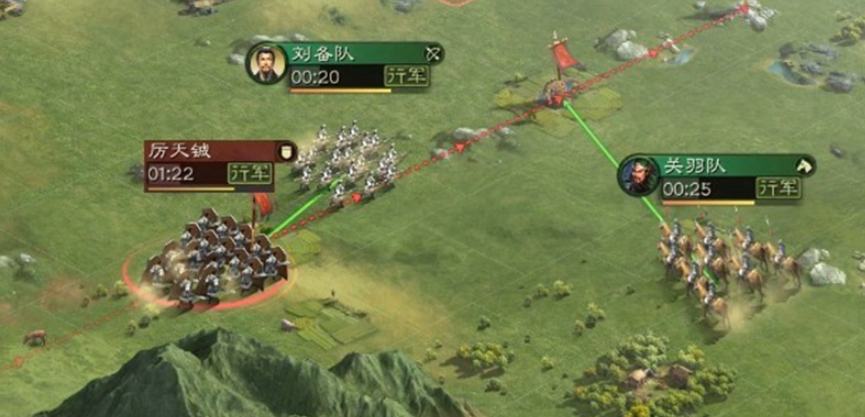The image size is (865, 417).
Task: Click the arrow icon on 关羽队 banner
Action: click(802, 166)
